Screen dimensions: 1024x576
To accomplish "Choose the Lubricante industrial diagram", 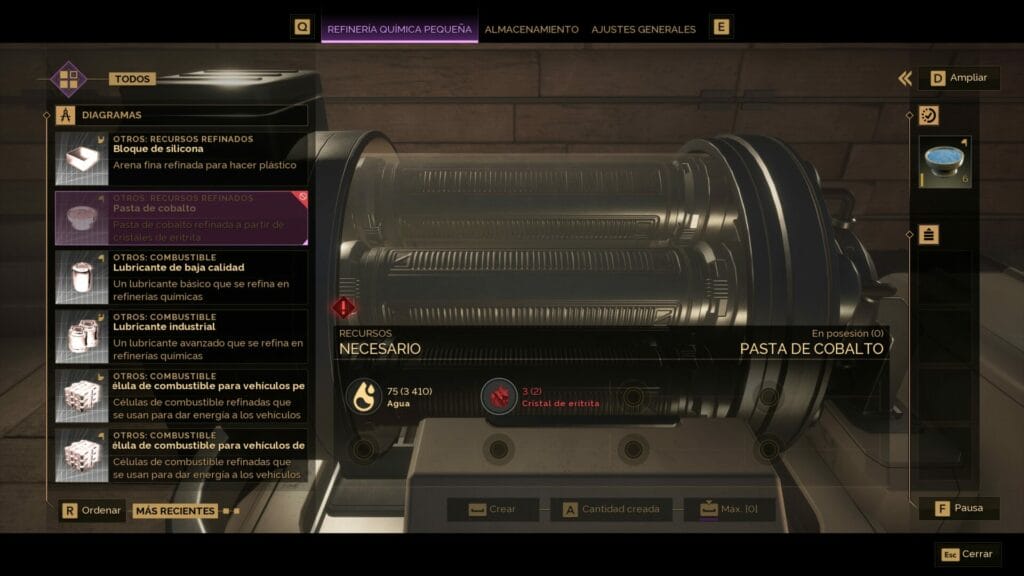I will pyautogui.click(x=181, y=336).
